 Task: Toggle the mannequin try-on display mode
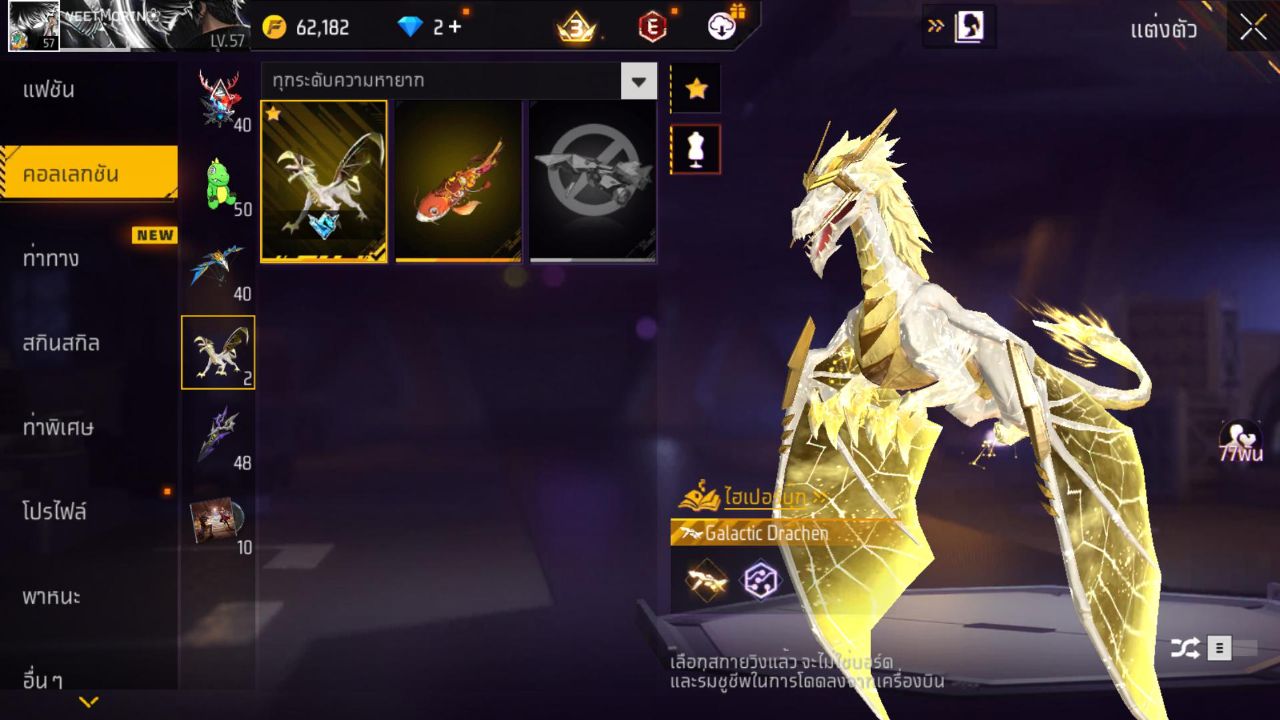point(695,147)
